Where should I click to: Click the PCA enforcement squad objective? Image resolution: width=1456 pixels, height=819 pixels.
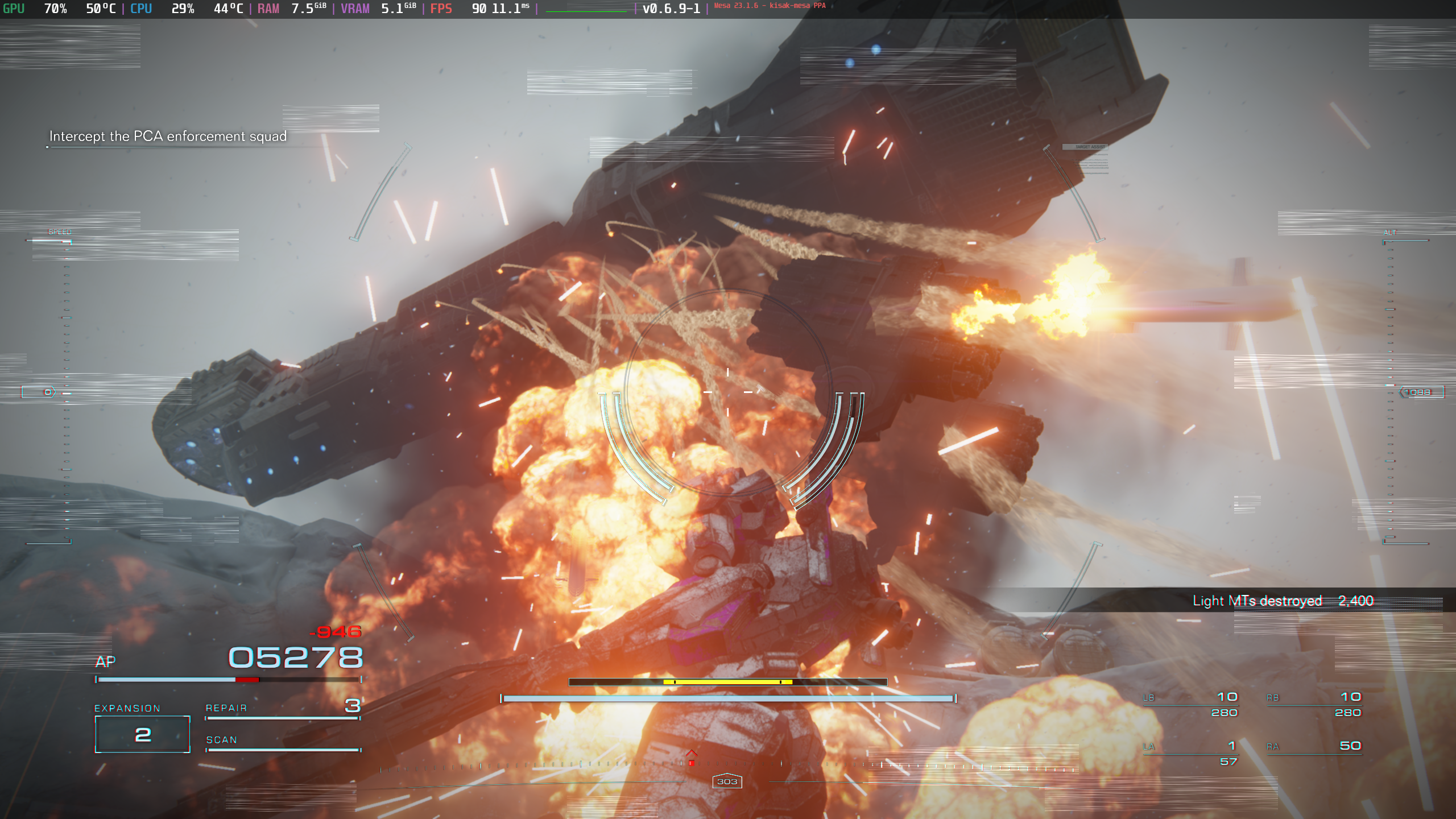click(168, 136)
